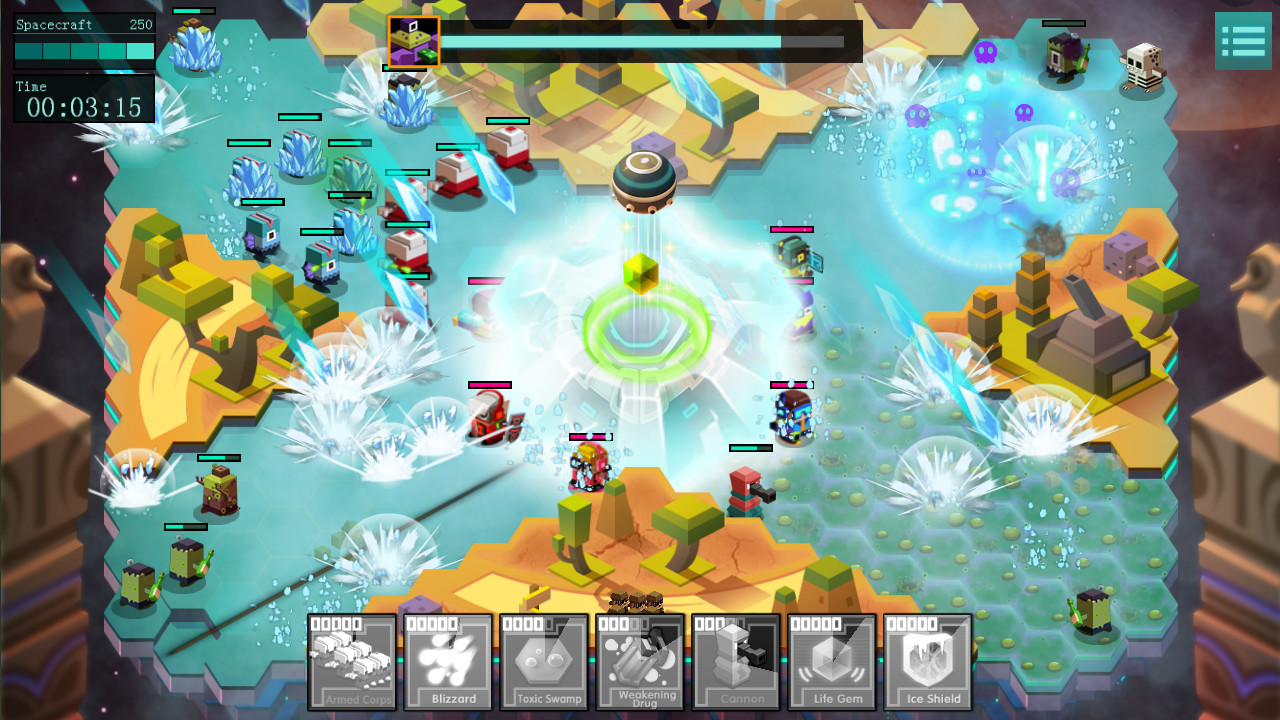This screenshot has width=1280, height=720.
Task: Select the Armed Corps card
Action: pyautogui.click(x=352, y=661)
